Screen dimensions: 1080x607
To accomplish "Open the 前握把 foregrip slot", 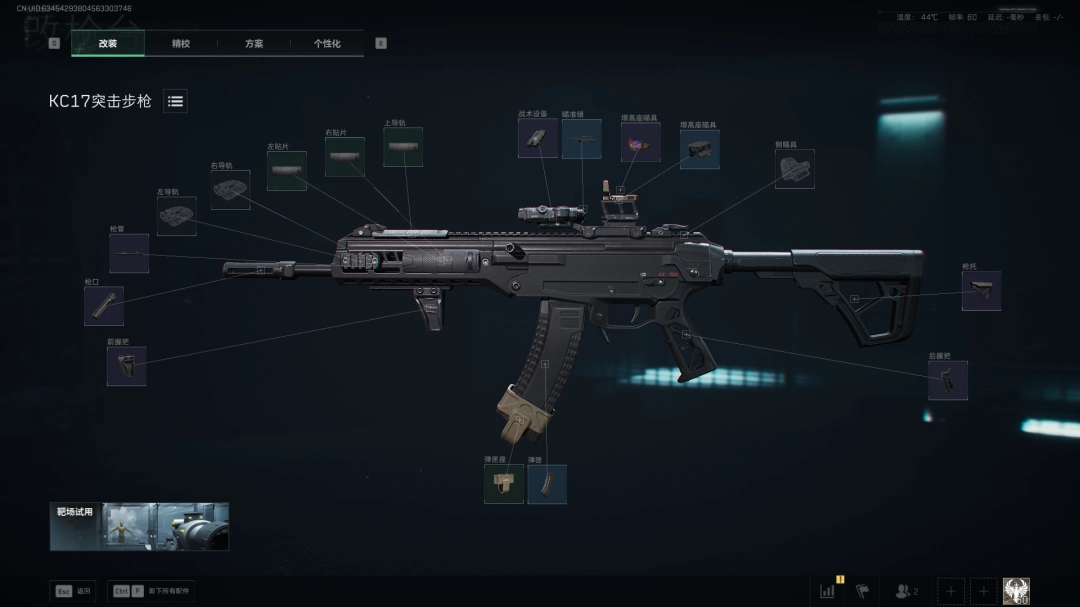I will [x=127, y=366].
